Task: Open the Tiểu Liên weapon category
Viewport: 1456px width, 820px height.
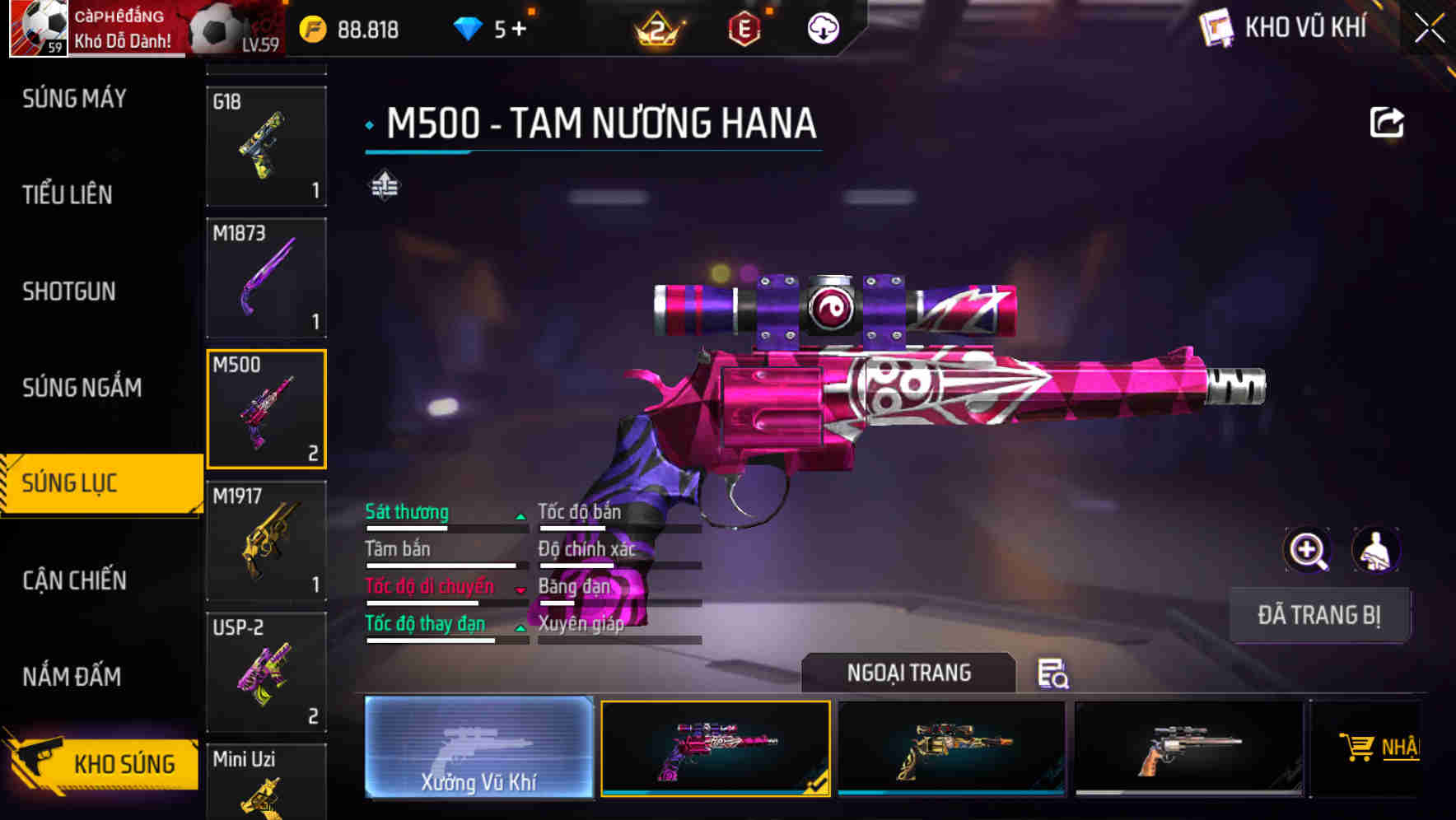Action: (x=68, y=195)
